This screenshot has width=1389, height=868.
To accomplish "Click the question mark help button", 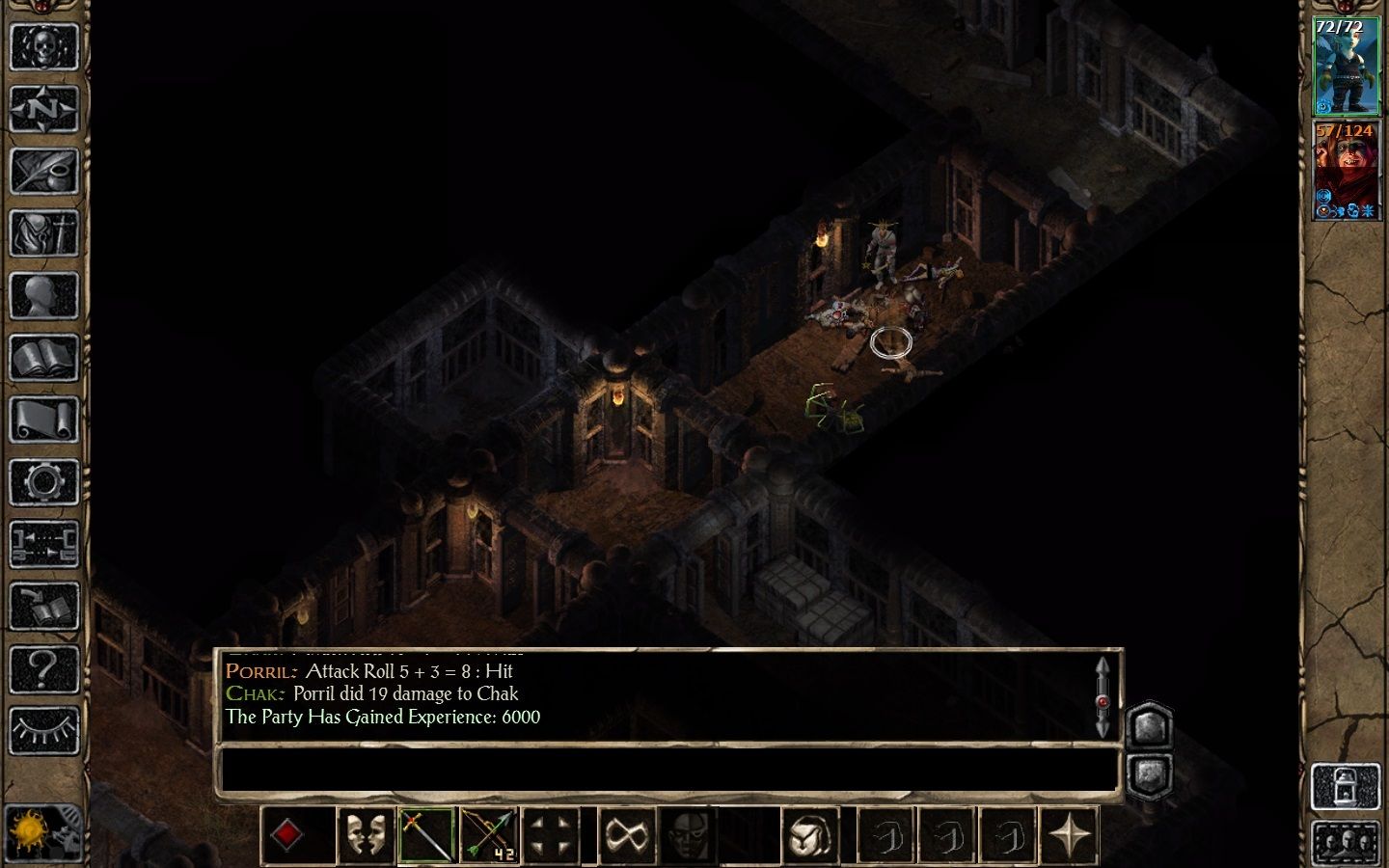I will pos(43,668).
